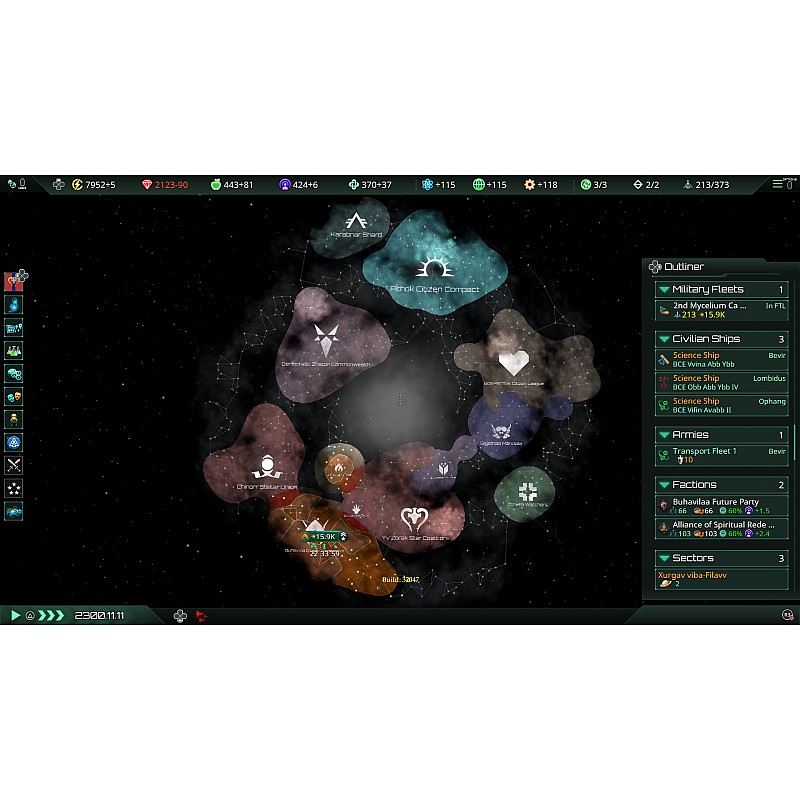The height and width of the screenshot is (800, 800).
Task: Open the five-star icon in the sidebar
Action: [x=14, y=488]
